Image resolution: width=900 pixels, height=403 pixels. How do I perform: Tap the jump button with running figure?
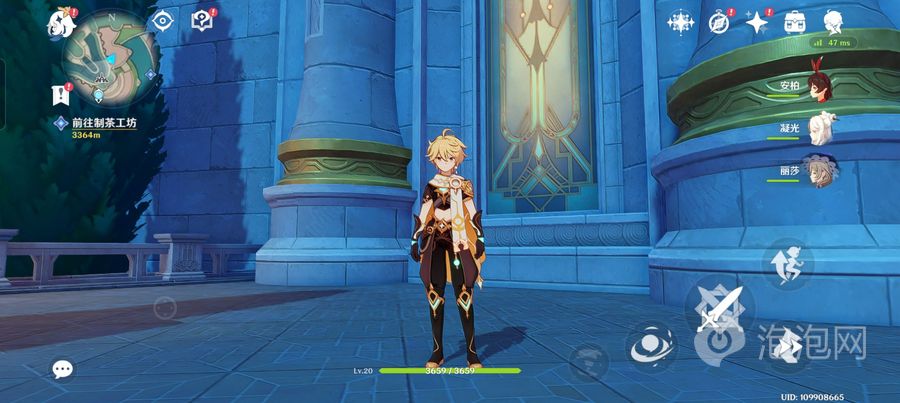coord(787,262)
